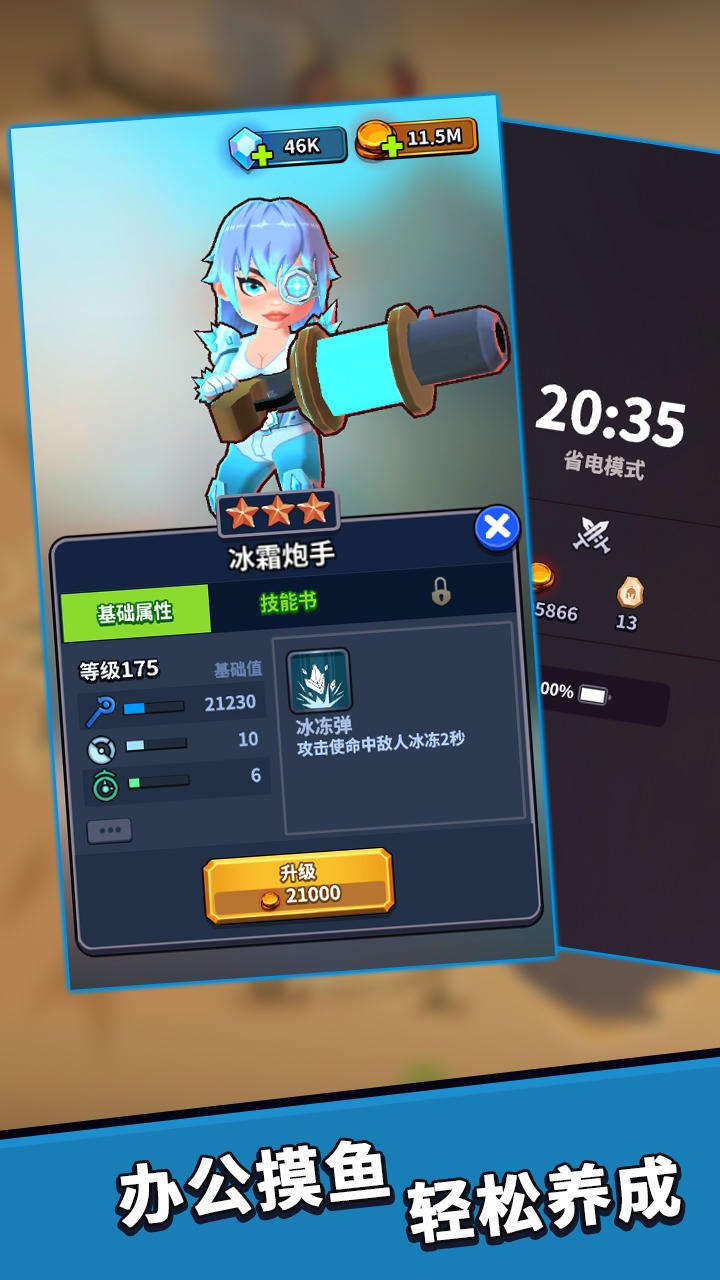
Task: Show more stats with the ellipsis button
Action: tap(109, 831)
